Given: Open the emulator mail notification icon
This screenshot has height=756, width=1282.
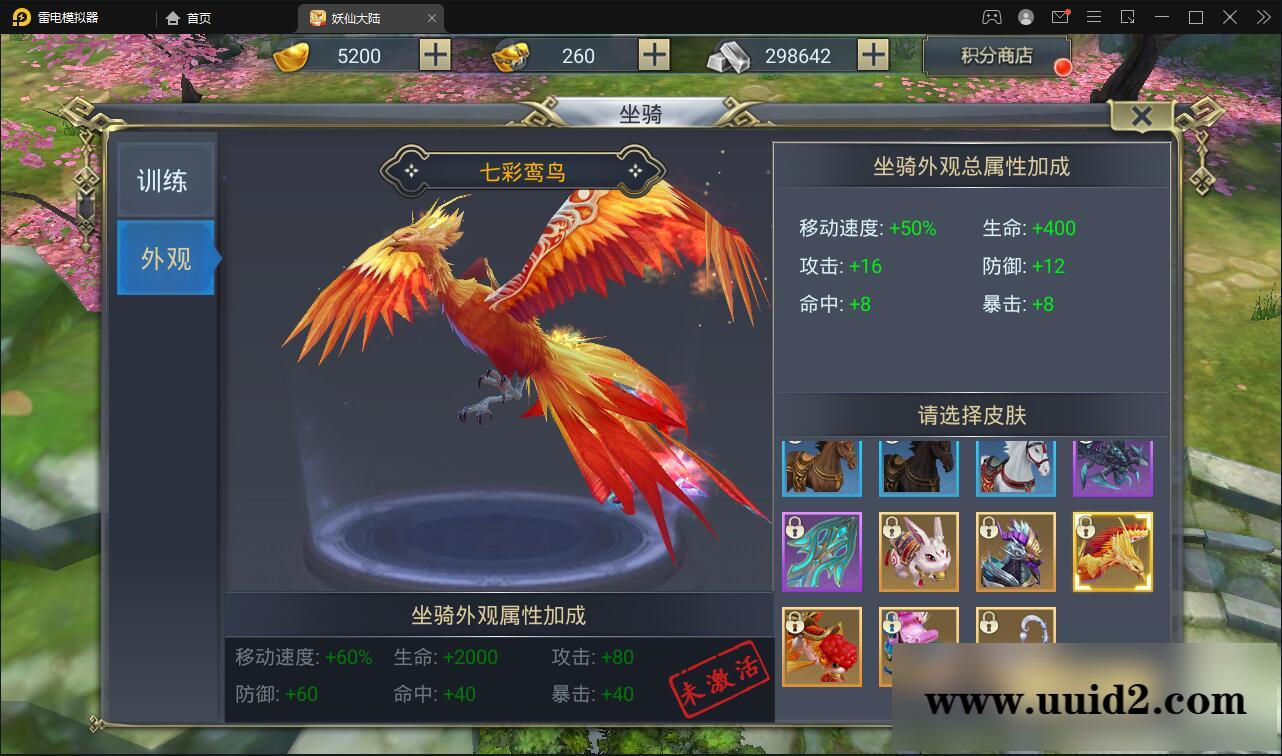Looking at the screenshot, I should pyautogui.click(x=1060, y=17).
